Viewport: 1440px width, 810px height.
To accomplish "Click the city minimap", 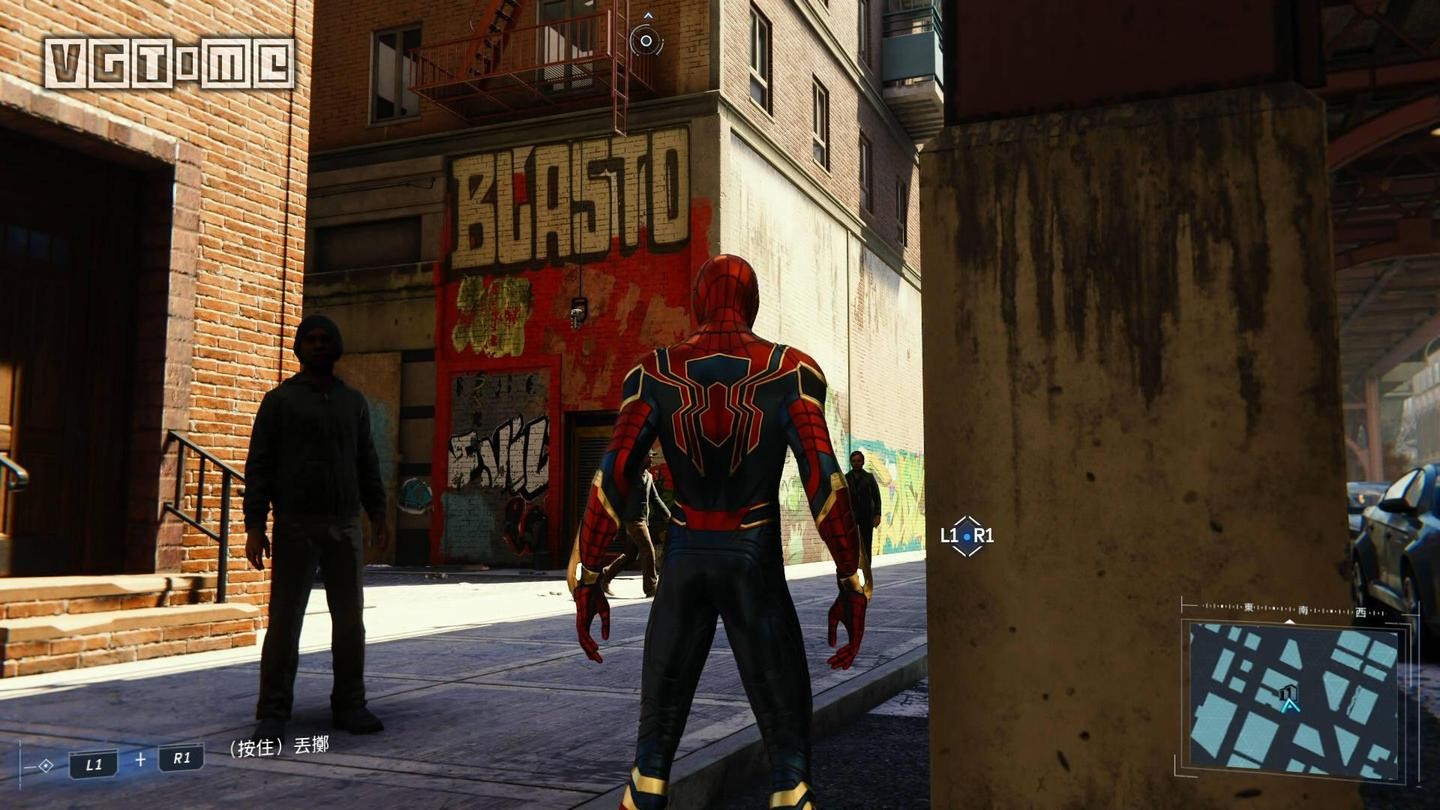I will pyautogui.click(x=1294, y=699).
